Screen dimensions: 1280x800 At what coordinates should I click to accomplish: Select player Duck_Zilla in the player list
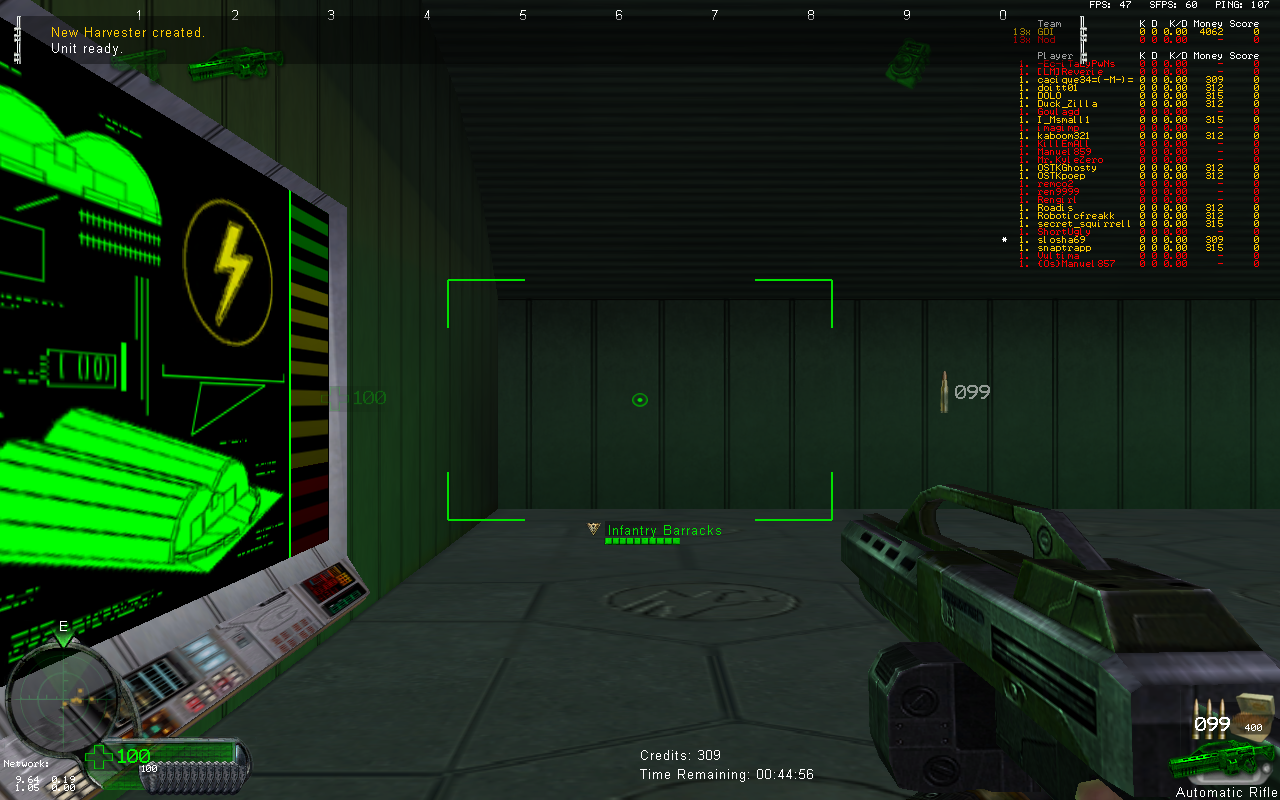point(1067,104)
